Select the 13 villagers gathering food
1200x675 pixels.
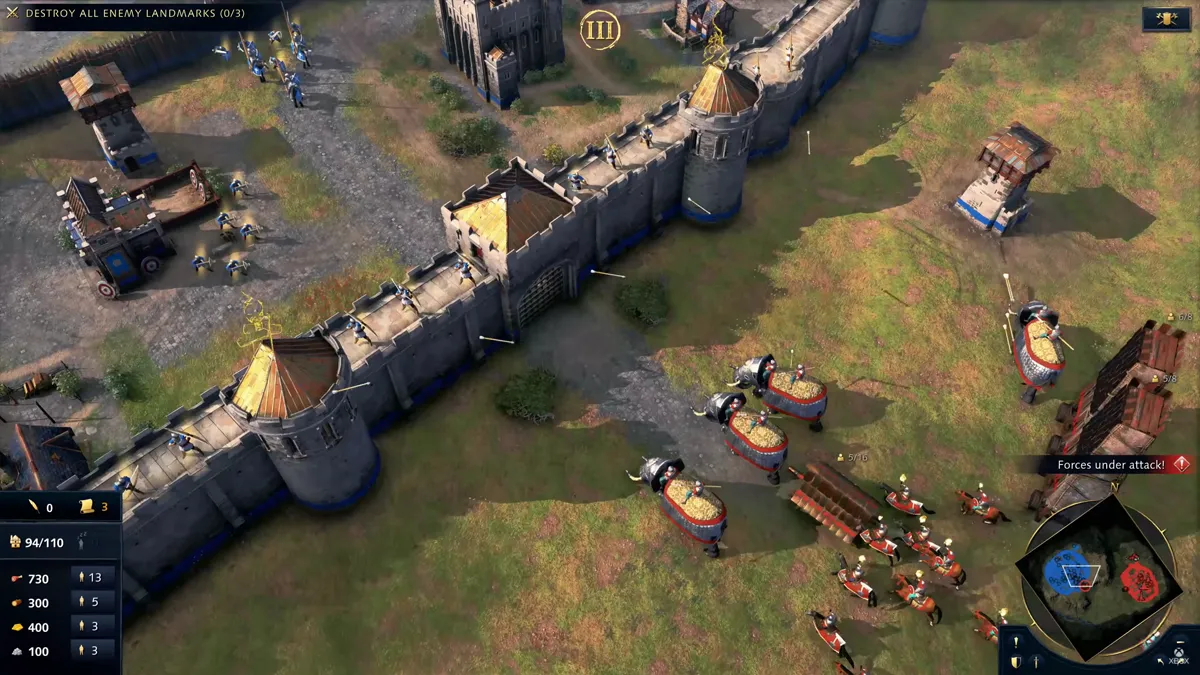[x=92, y=577]
